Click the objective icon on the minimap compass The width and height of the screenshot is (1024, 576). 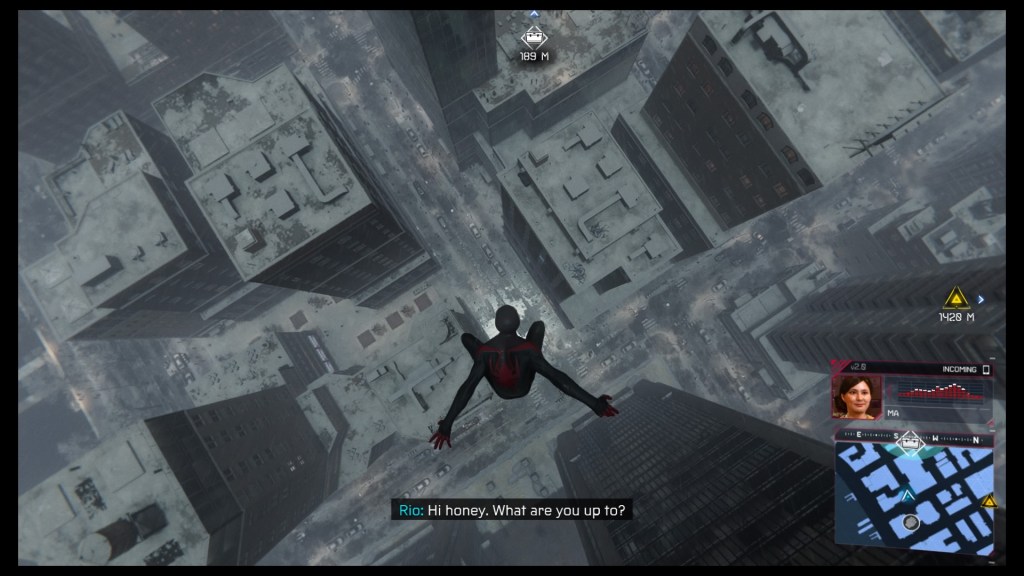click(909, 439)
